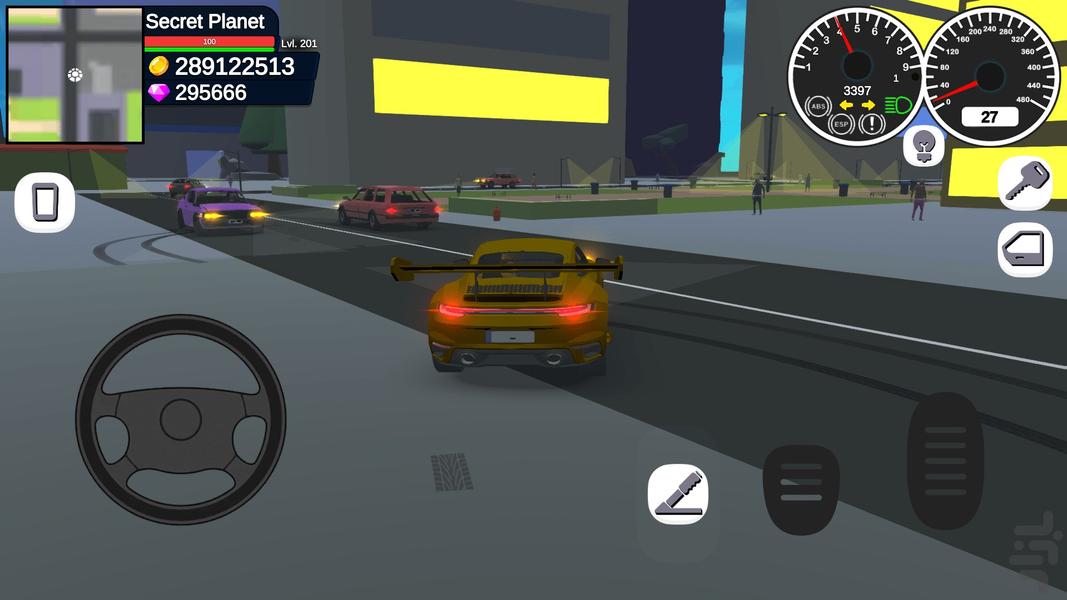The width and height of the screenshot is (1067, 600).
Task: Tap the brake pedal
Action: click(801, 489)
